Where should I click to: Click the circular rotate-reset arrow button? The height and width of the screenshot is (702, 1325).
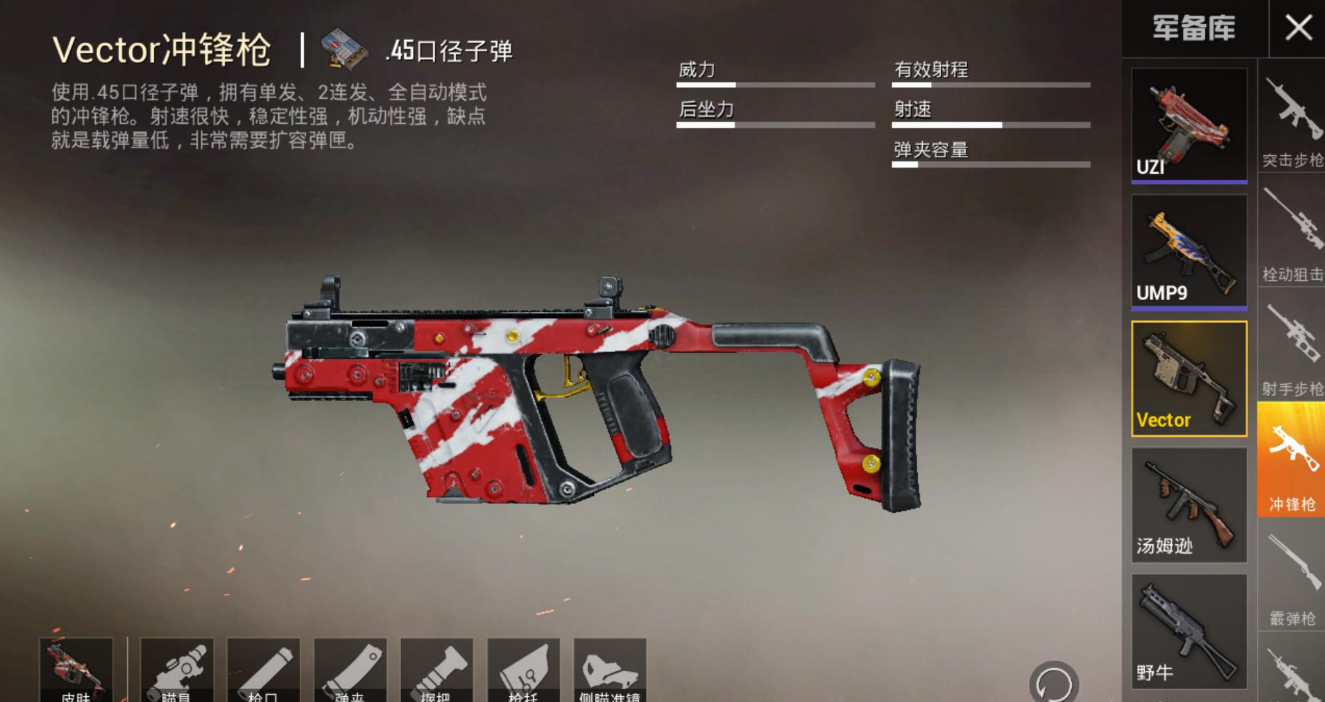pyautogui.click(x=1054, y=683)
